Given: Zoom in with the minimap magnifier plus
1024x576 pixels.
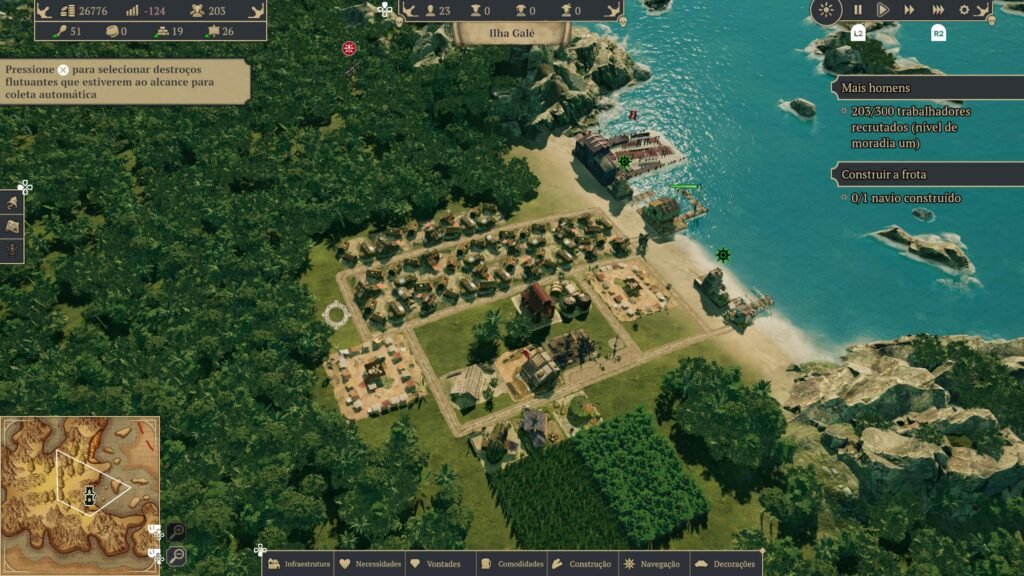Looking at the screenshot, I should tap(176, 532).
